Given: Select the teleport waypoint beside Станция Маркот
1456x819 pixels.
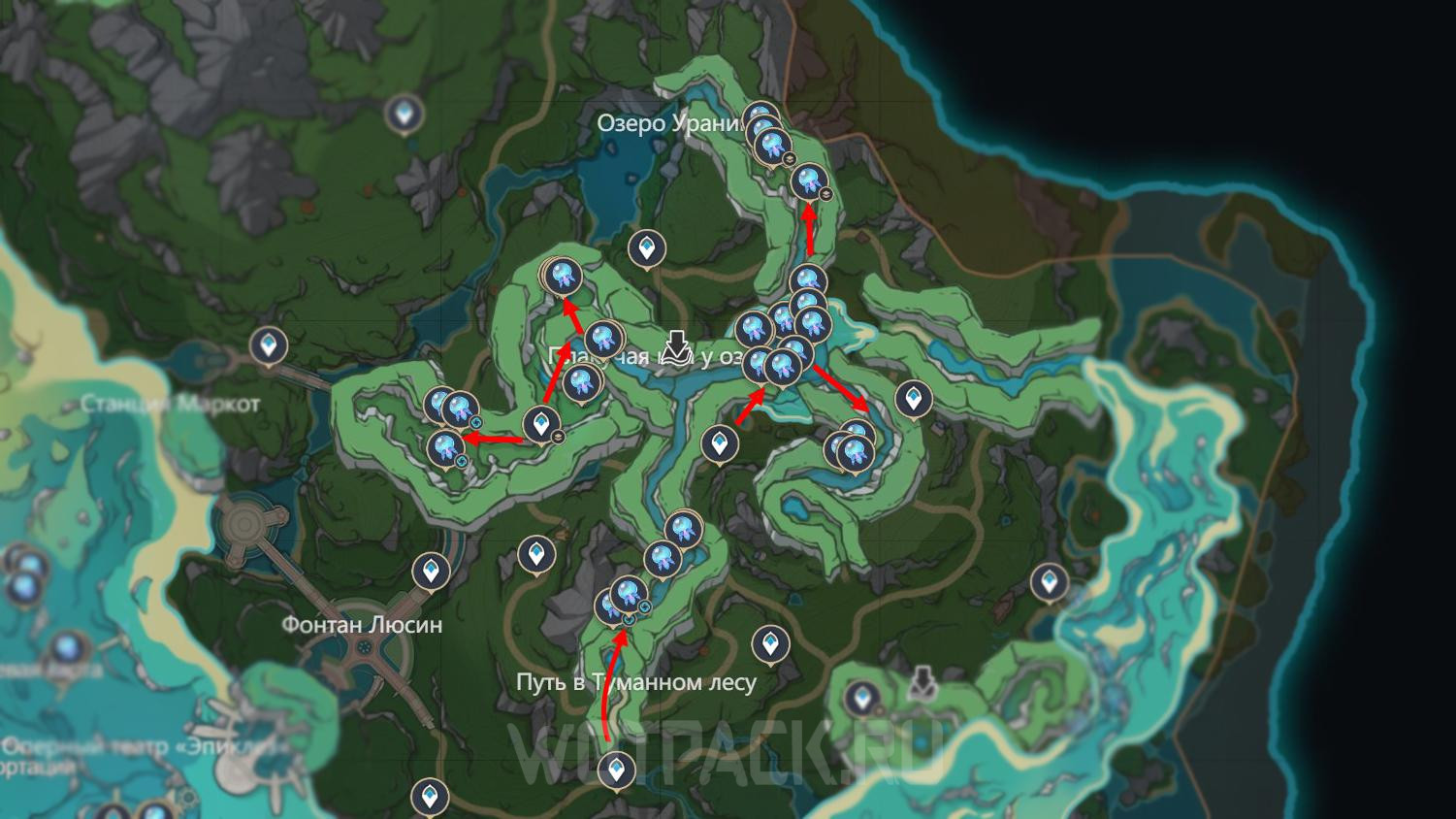Looking at the screenshot, I should coord(269,345).
